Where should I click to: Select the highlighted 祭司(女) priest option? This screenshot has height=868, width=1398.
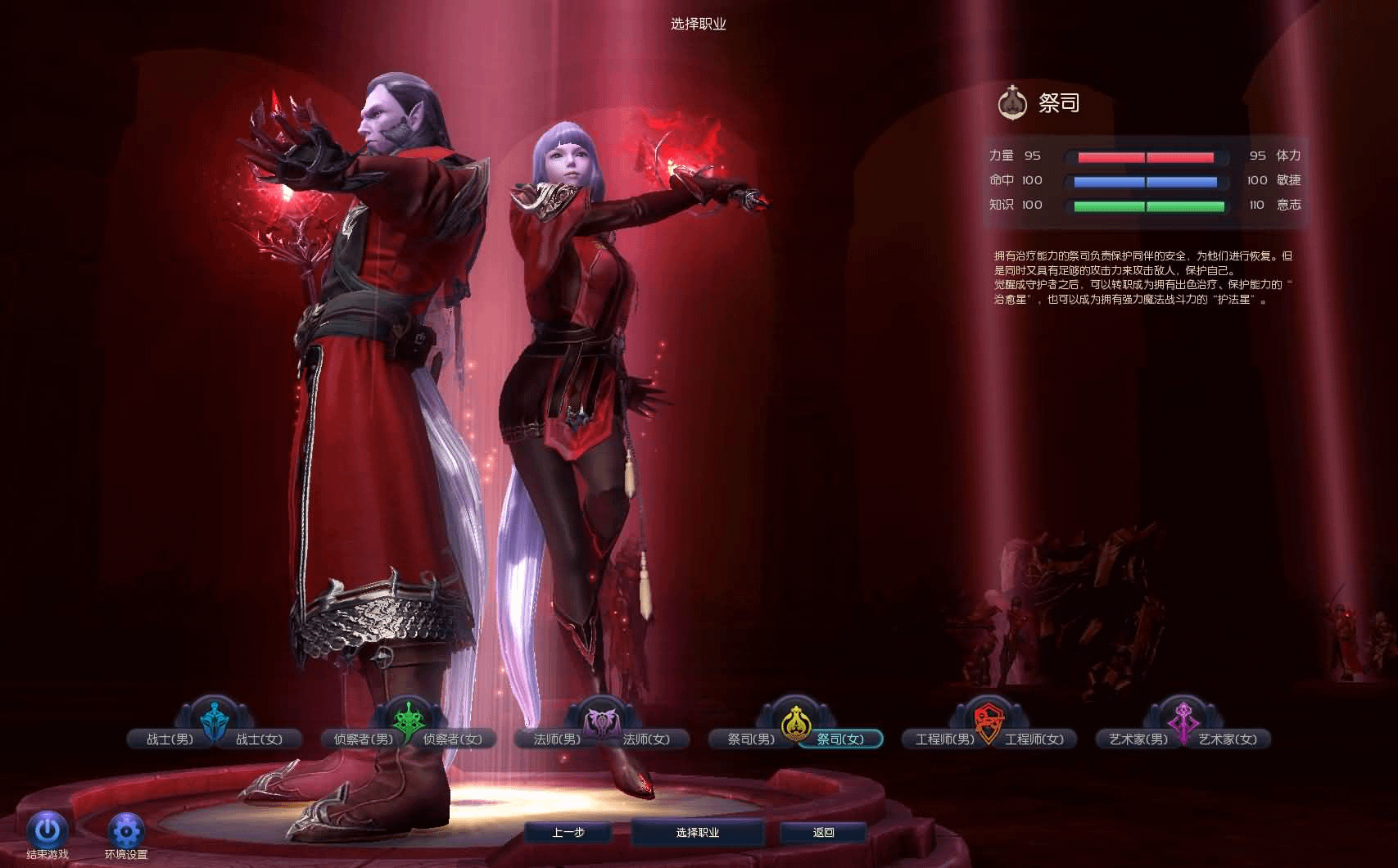840,739
